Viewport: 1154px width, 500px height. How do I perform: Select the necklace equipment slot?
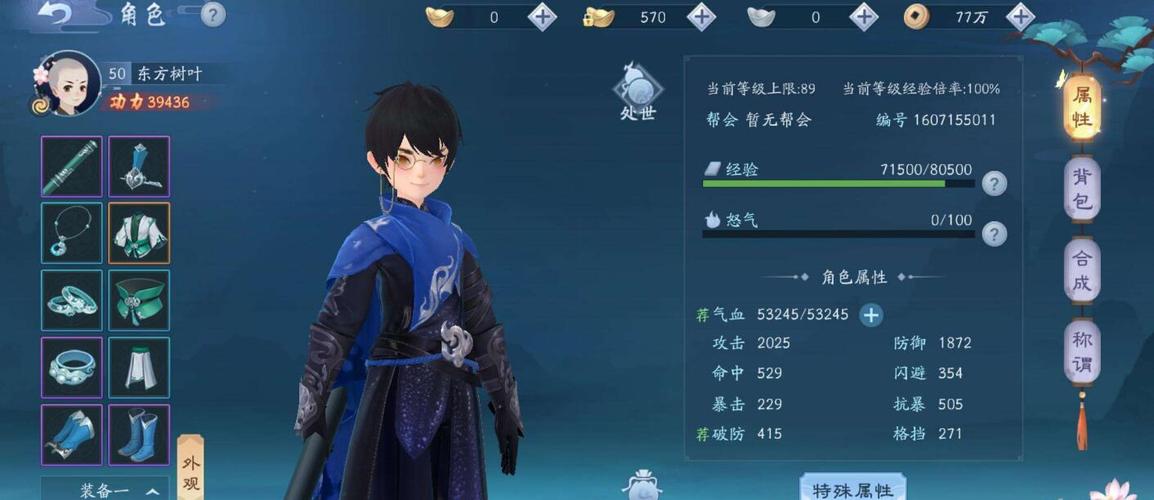pos(71,233)
